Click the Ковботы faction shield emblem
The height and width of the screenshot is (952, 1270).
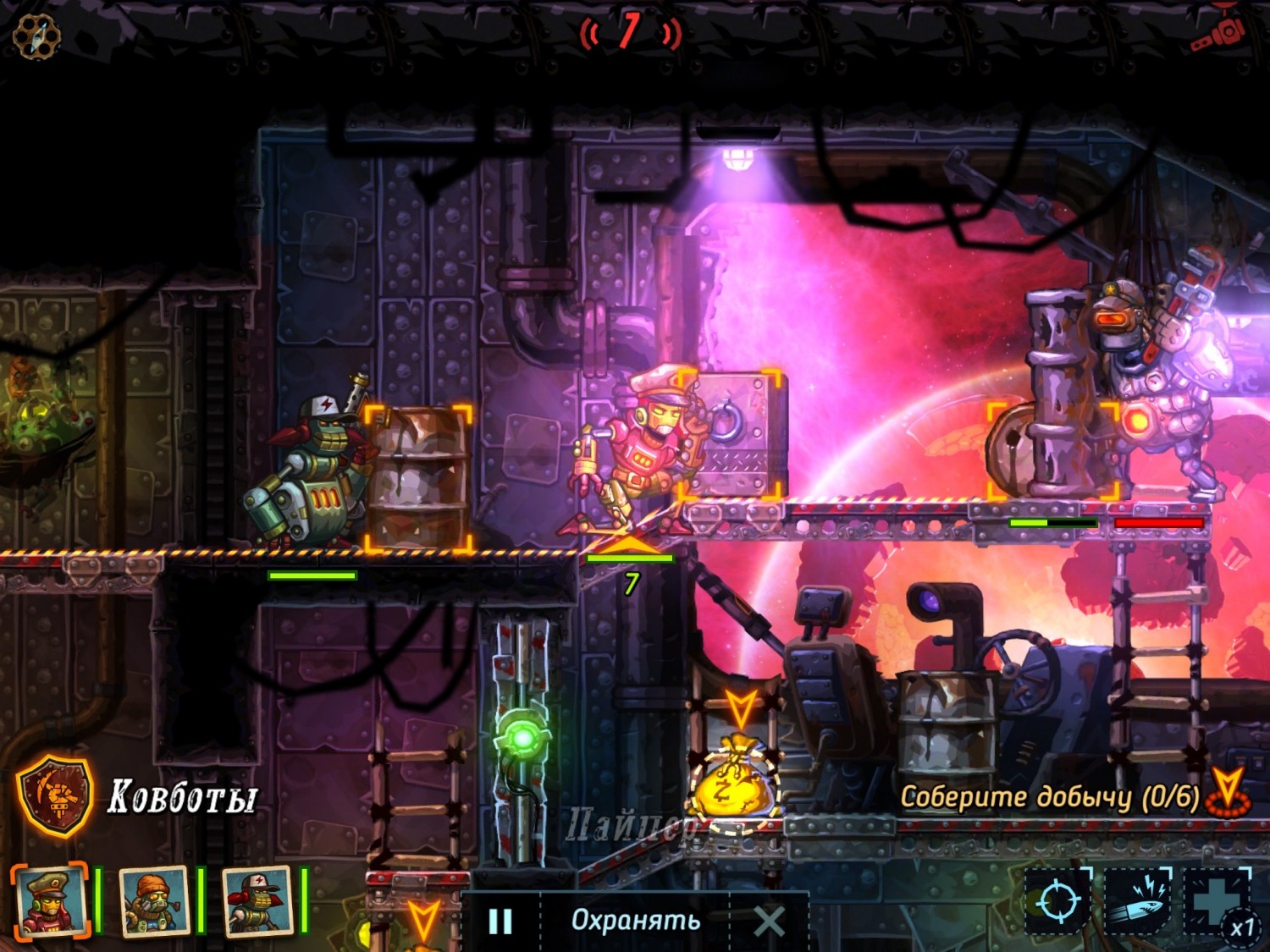(x=56, y=795)
